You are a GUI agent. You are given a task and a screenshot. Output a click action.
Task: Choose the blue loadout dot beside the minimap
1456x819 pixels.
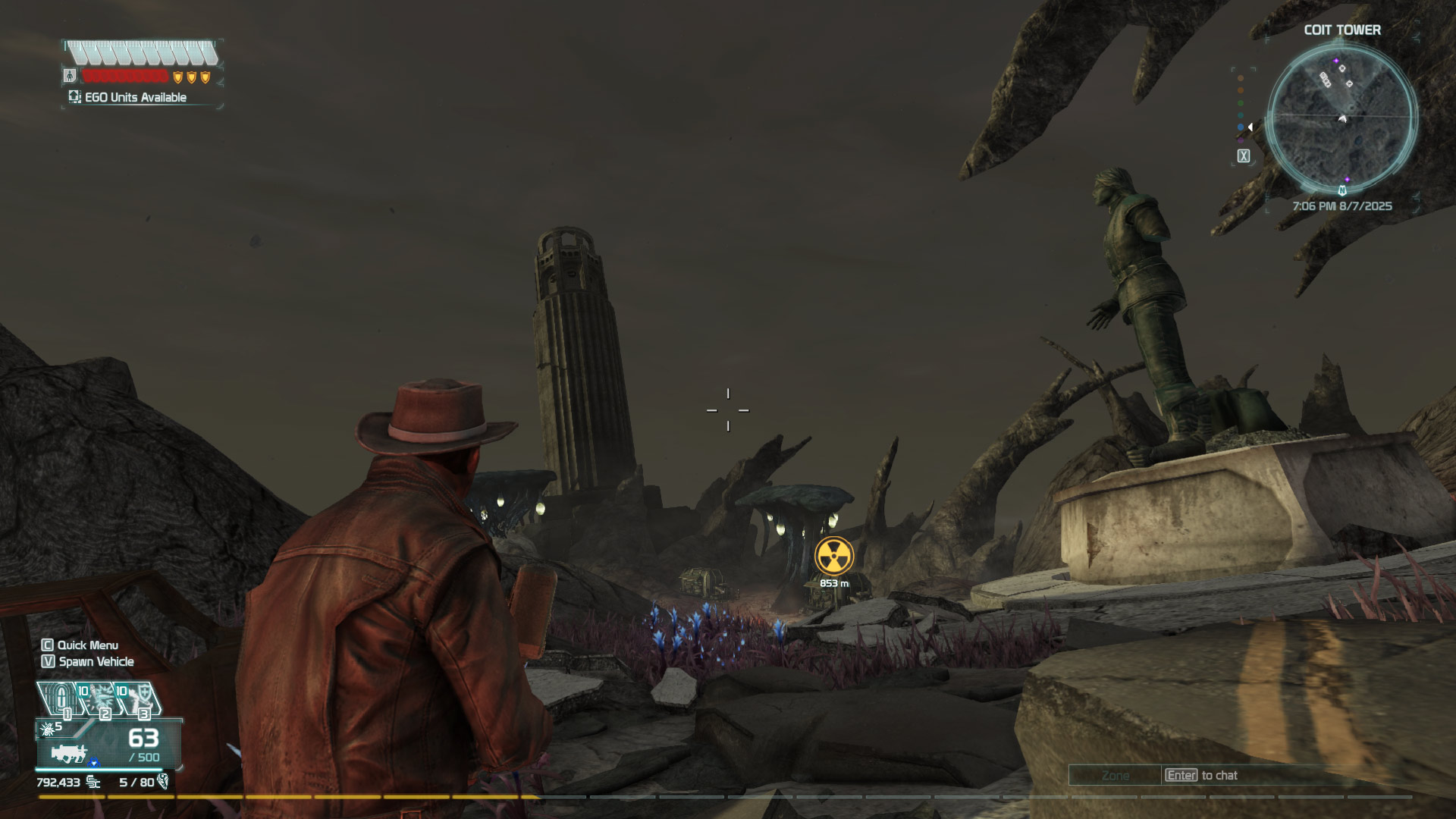pos(1241,127)
